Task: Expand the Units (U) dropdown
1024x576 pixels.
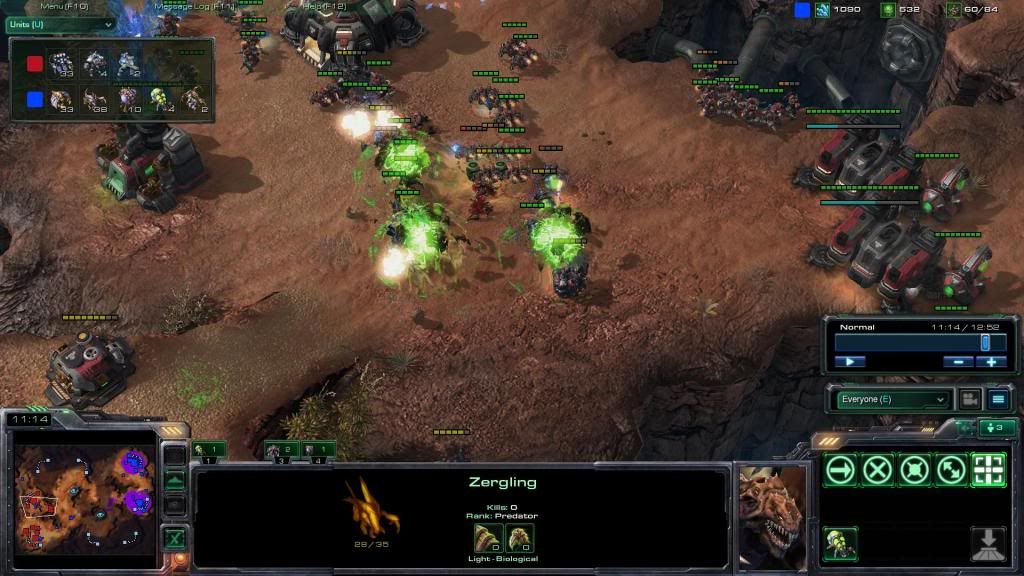Action: (58, 24)
